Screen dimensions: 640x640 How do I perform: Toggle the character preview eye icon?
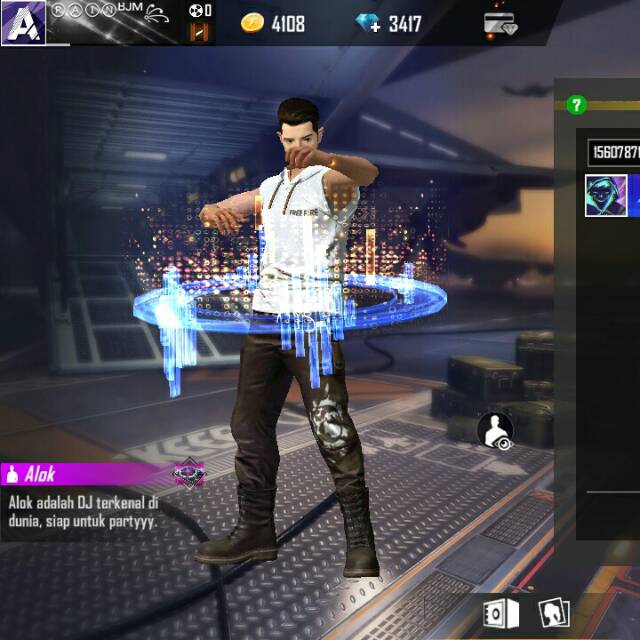tap(496, 431)
